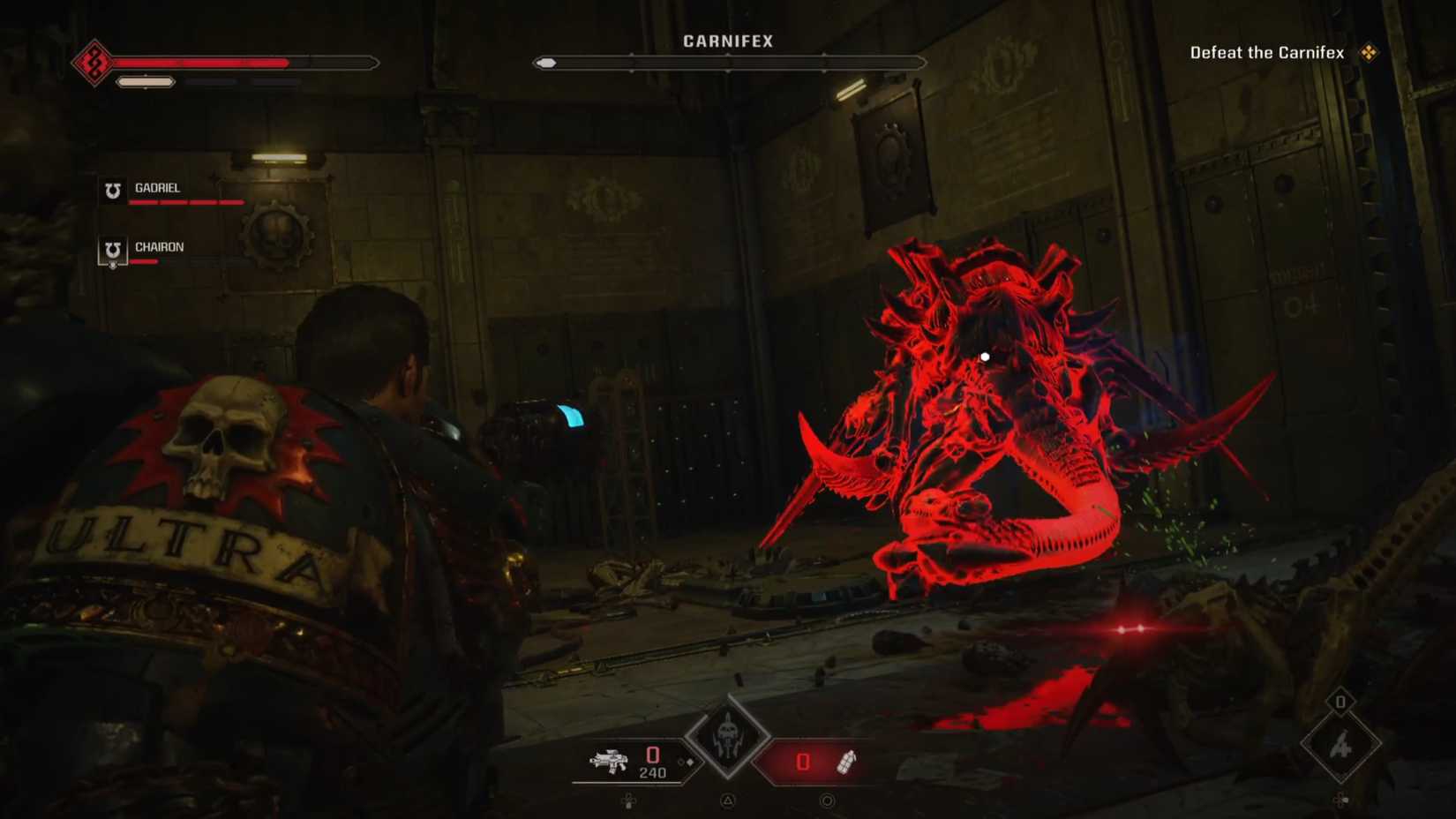The height and width of the screenshot is (819, 1456).
Task: Click the grenade equipment icon
Action: click(x=844, y=762)
